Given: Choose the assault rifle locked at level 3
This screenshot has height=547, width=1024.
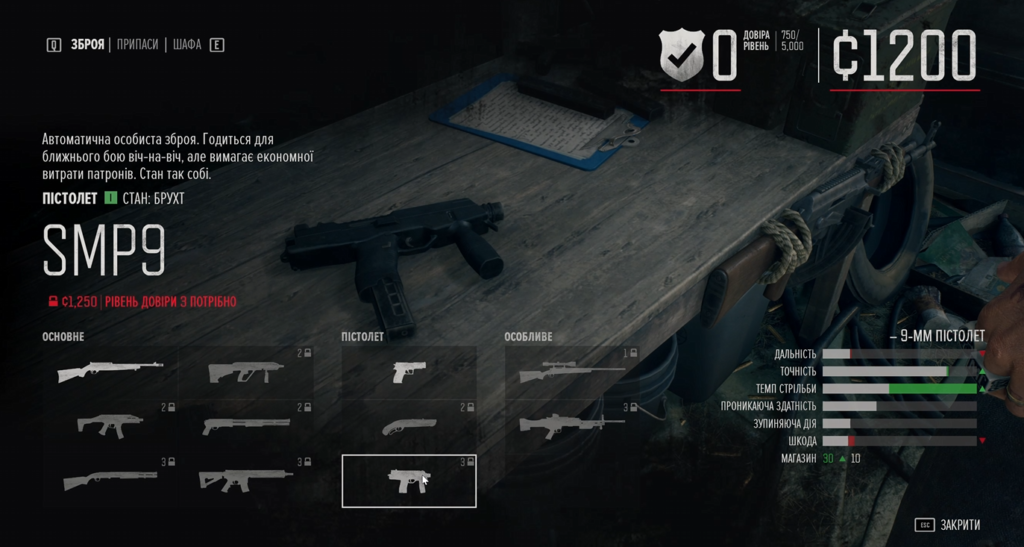Looking at the screenshot, I should click(x=246, y=480).
